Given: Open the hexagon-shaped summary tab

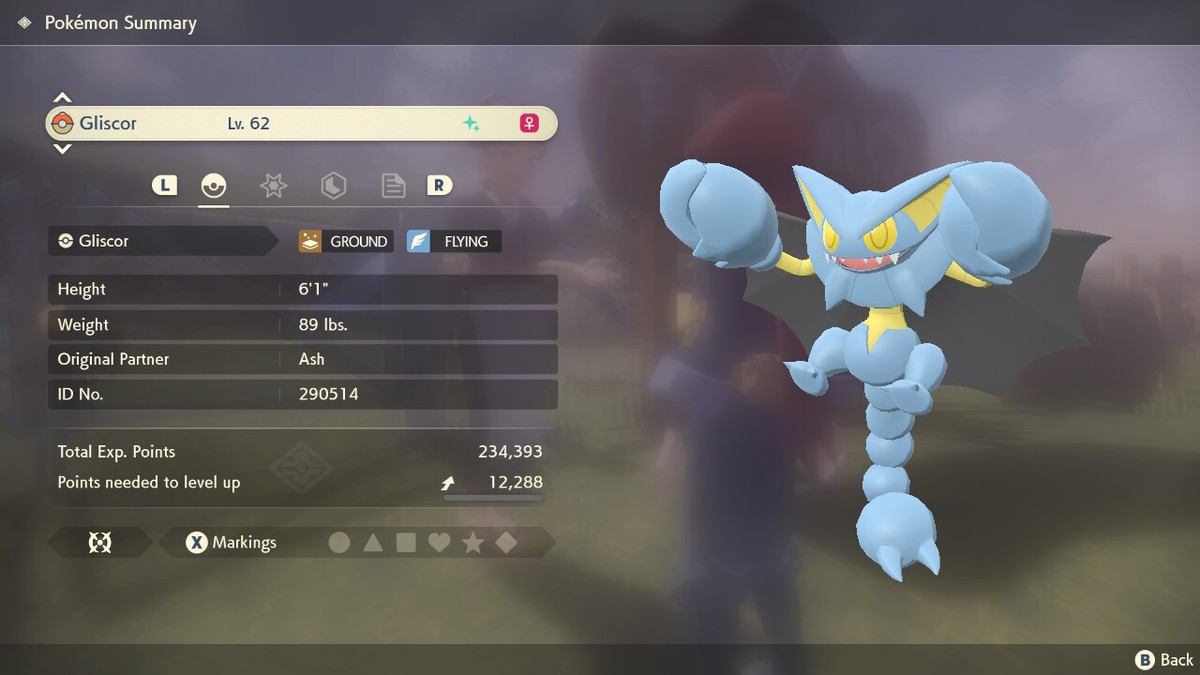Looking at the screenshot, I should pos(333,185).
